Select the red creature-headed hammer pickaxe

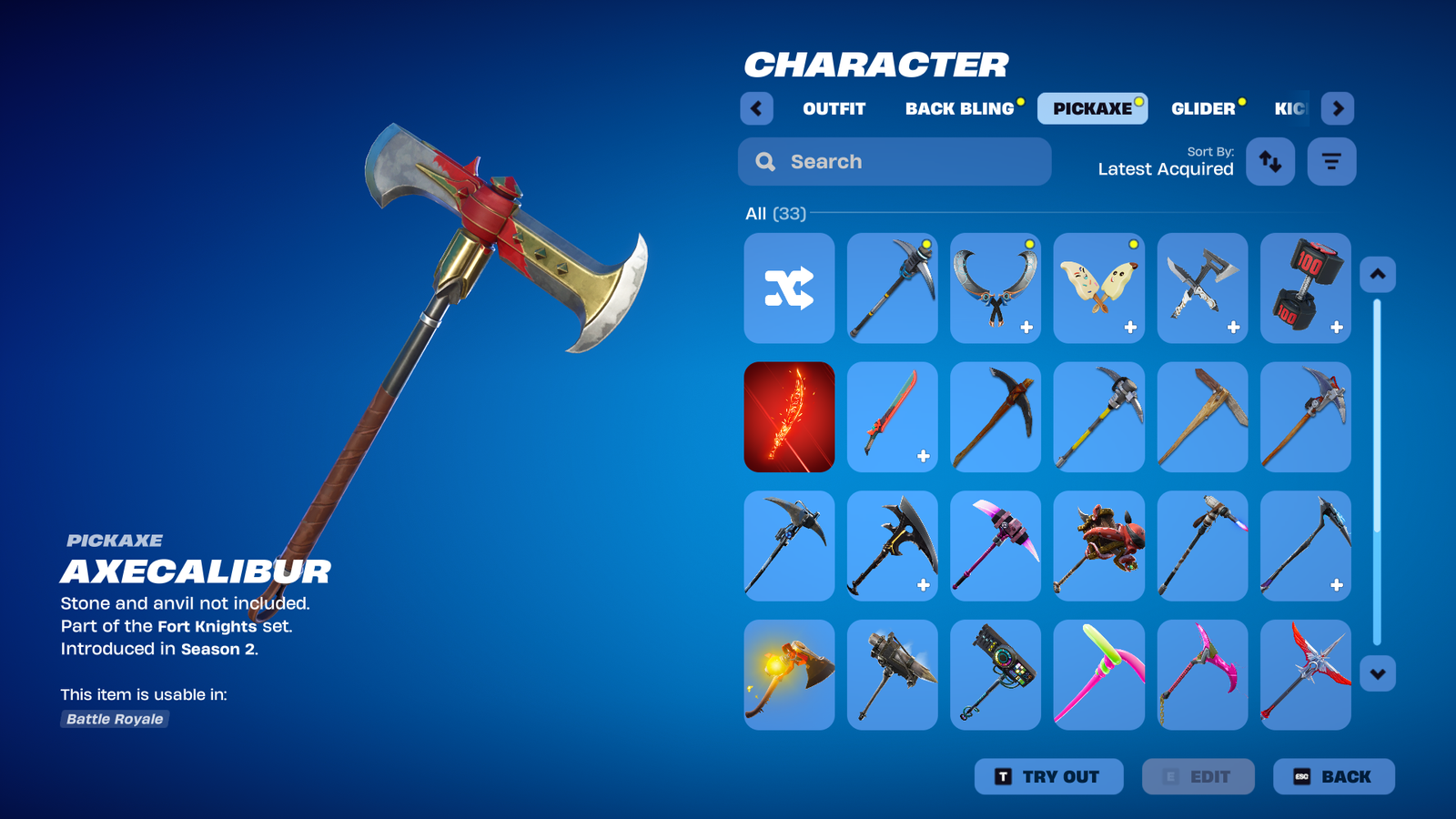1098,546
